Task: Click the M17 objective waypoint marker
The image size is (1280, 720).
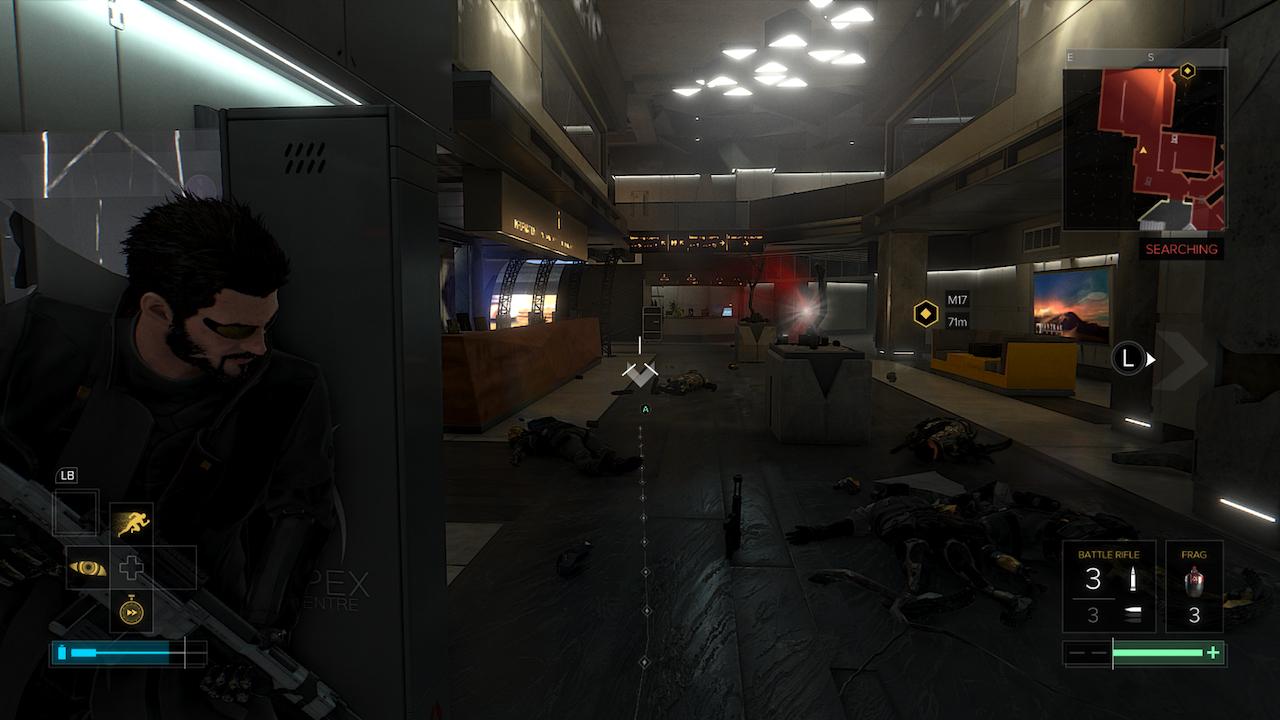Action: pos(926,314)
